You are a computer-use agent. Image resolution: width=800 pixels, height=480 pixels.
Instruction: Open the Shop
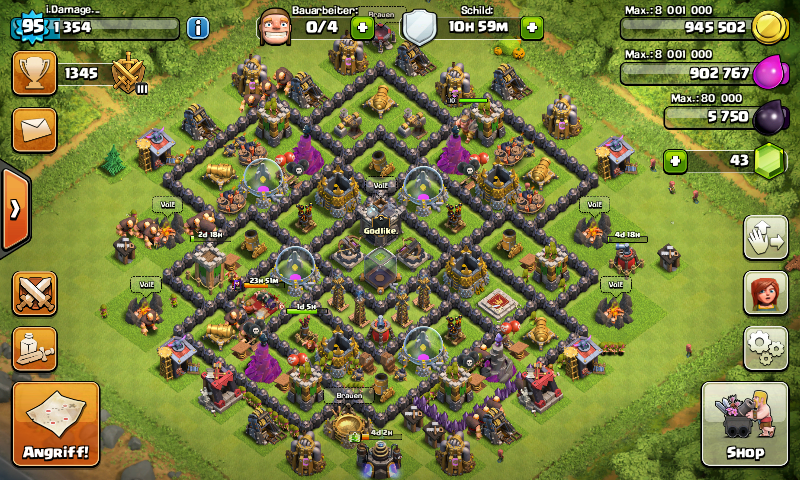tap(746, 423)
